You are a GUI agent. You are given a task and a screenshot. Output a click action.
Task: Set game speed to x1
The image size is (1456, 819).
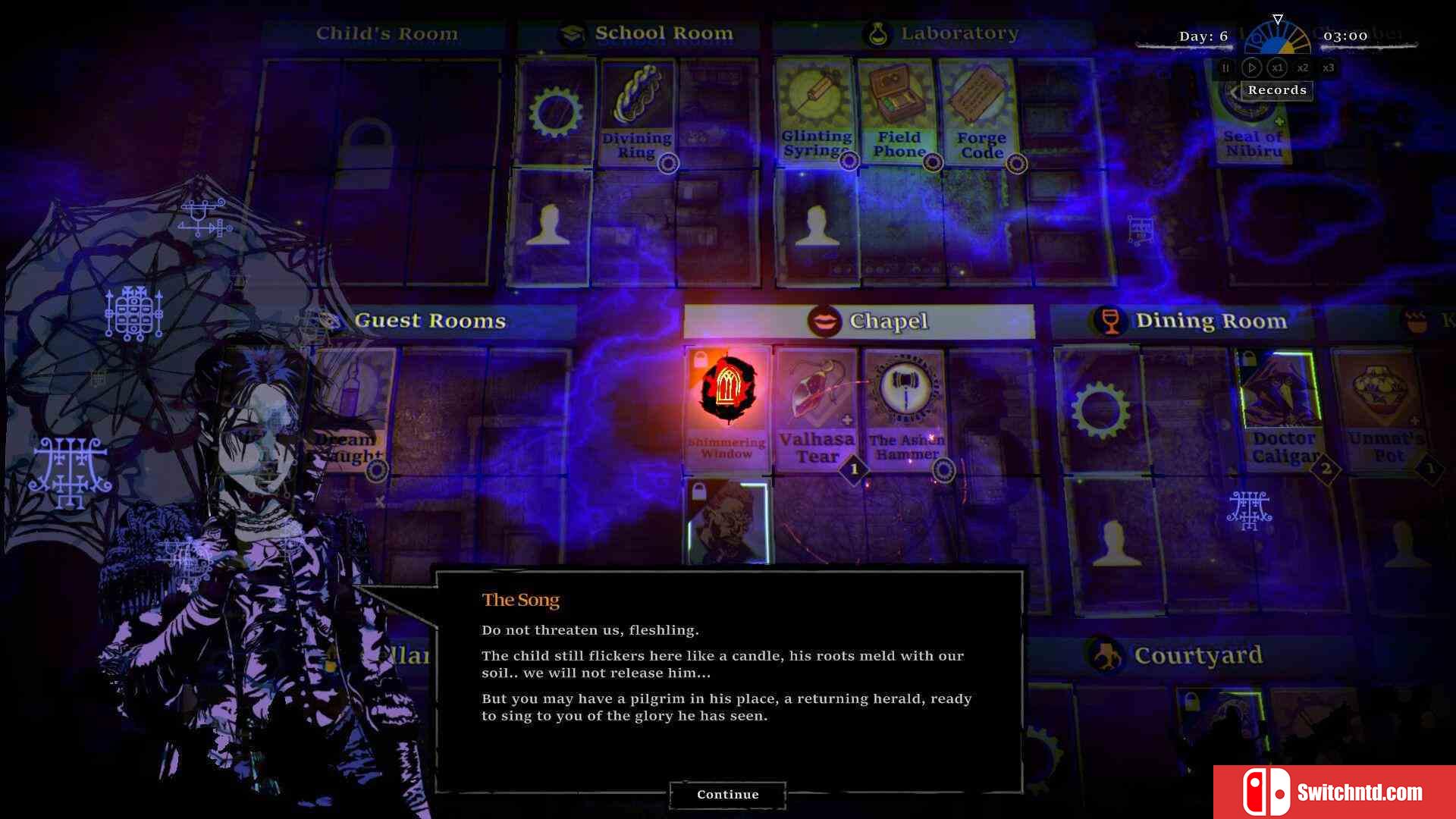[x=1278, y=68]
